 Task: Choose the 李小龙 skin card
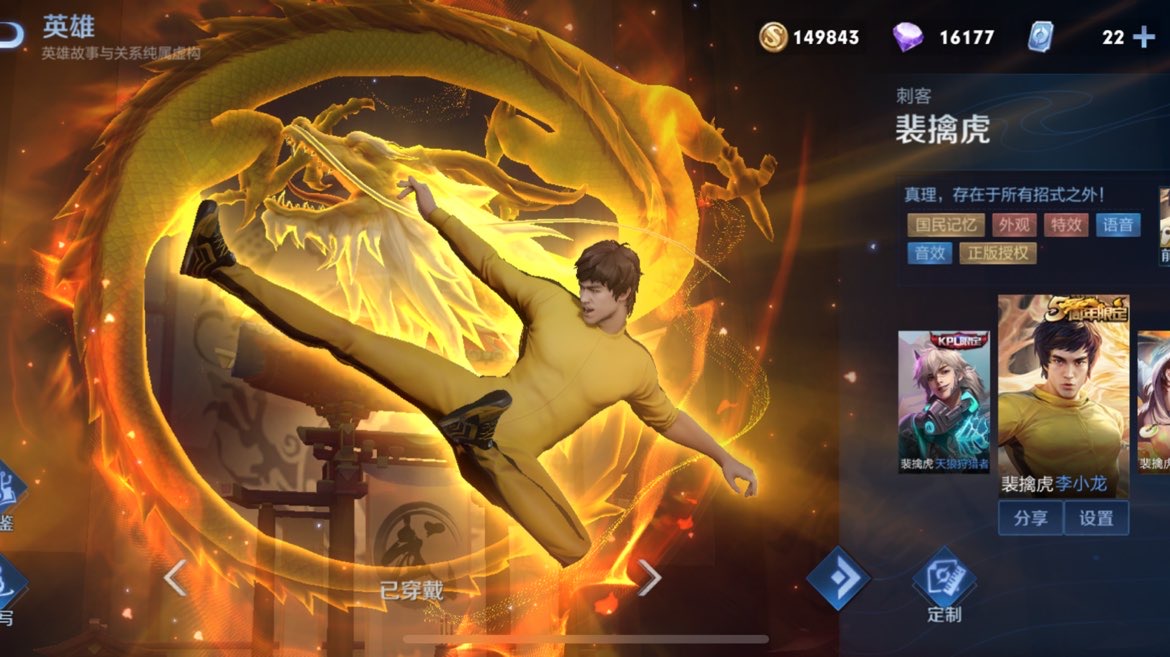point(1063,395)
